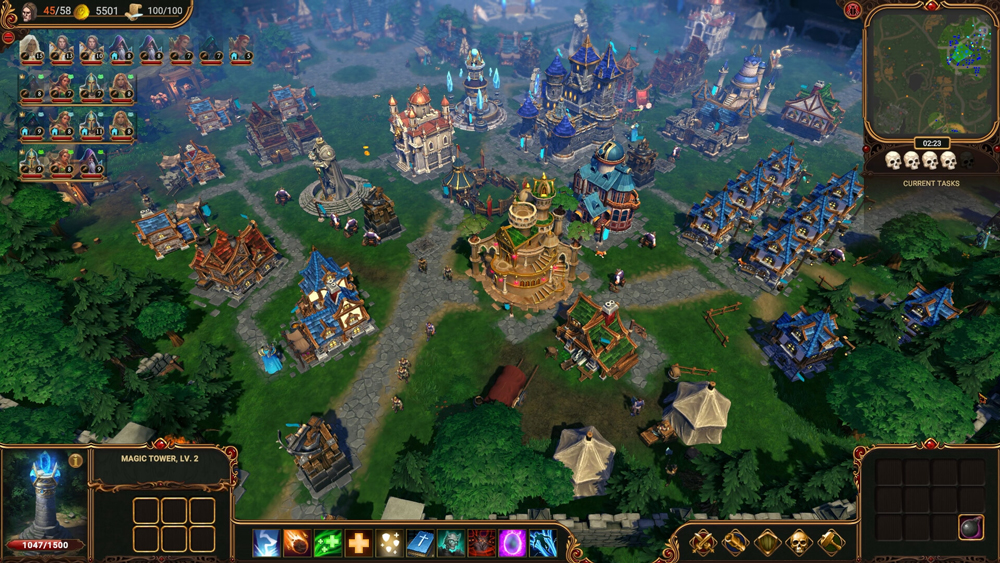Click the skull flag button
Image resolution: width=1000 pixels, height=563 pixels.
pyautogui.click(x=799, y=543)
